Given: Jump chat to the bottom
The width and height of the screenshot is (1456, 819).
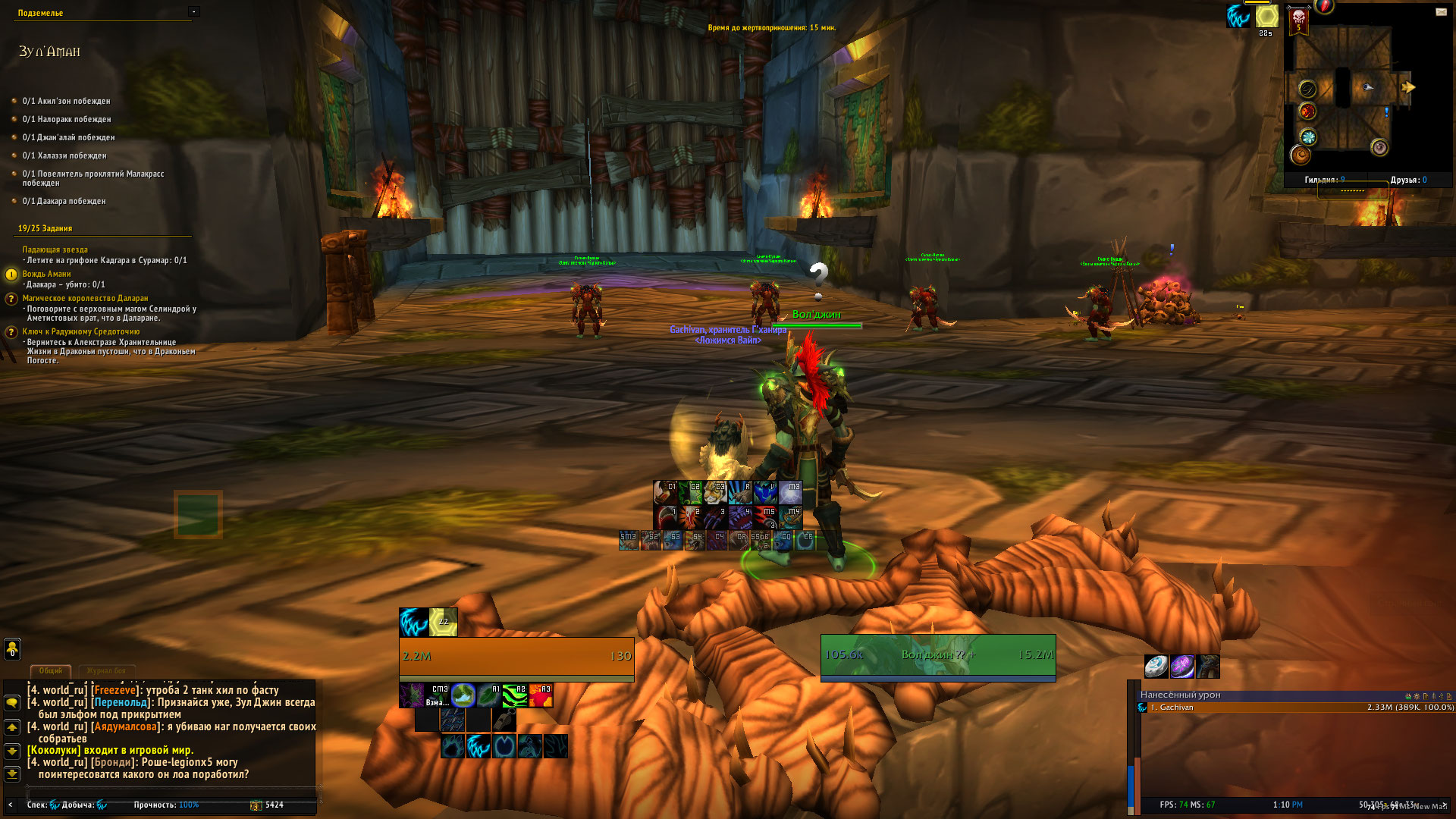Looking at the screenshot, I should 12,774.
